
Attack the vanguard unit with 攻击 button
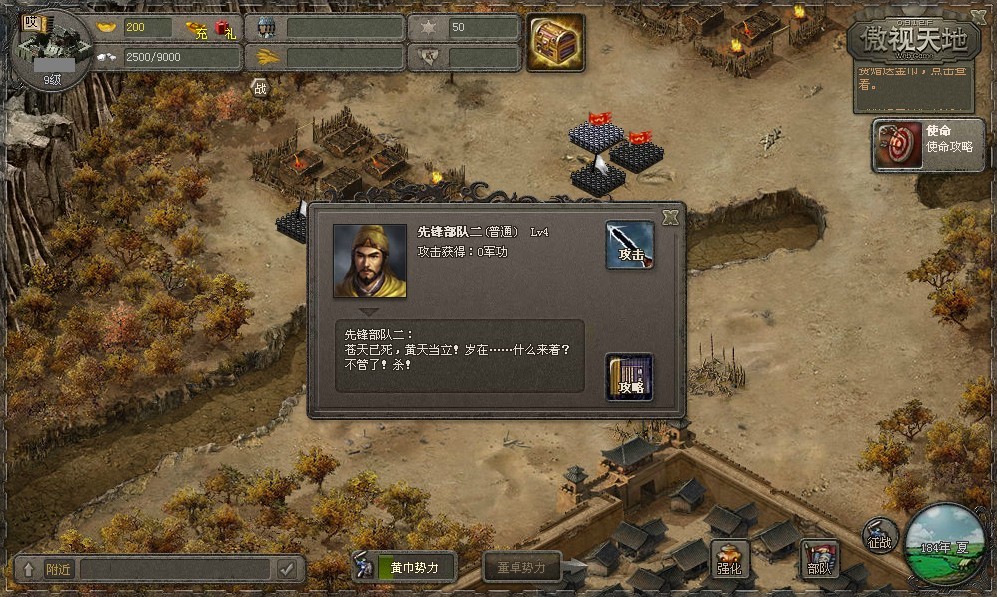[630, 245]
